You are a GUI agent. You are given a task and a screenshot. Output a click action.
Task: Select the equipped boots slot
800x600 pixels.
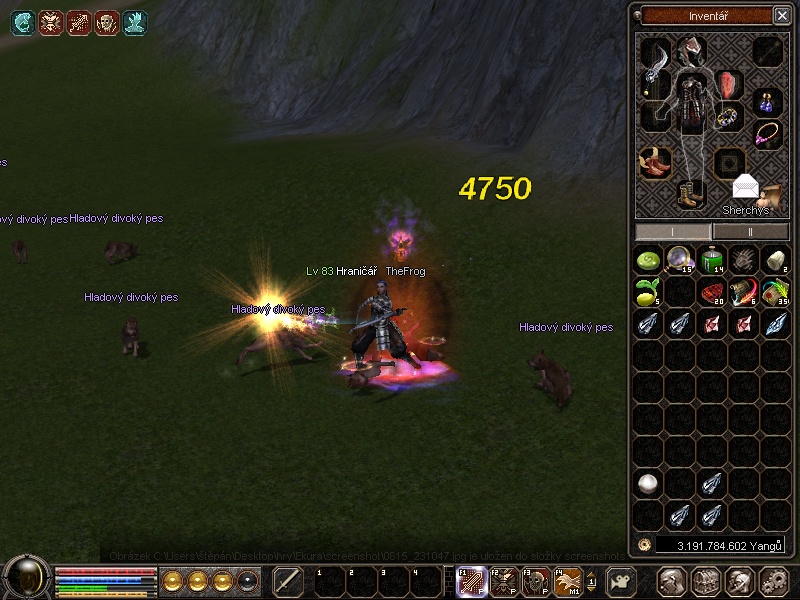point(690,193)
